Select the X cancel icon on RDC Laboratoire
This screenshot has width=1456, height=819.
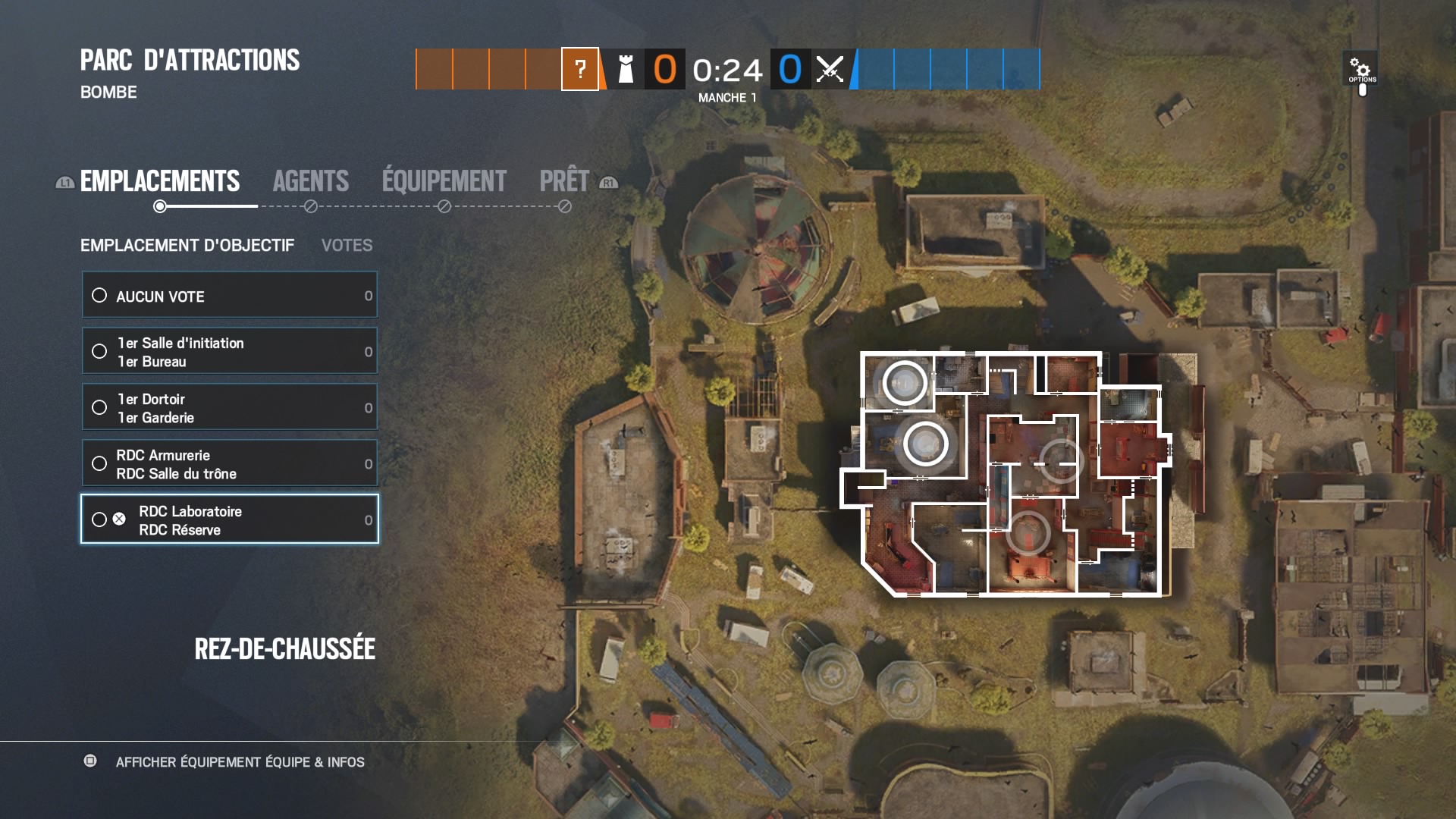click(118, 519)
